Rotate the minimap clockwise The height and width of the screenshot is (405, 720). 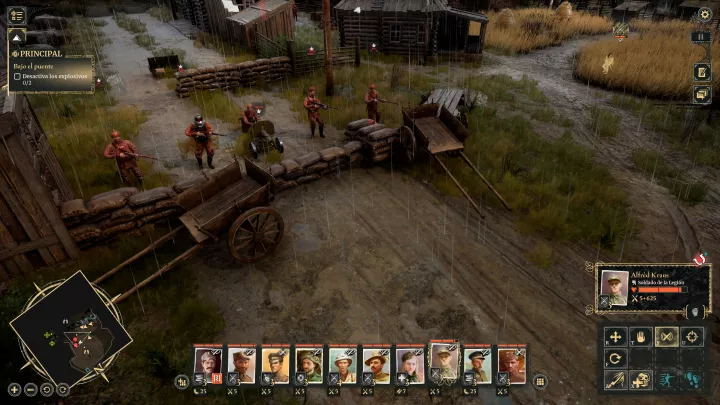point(63,389)
